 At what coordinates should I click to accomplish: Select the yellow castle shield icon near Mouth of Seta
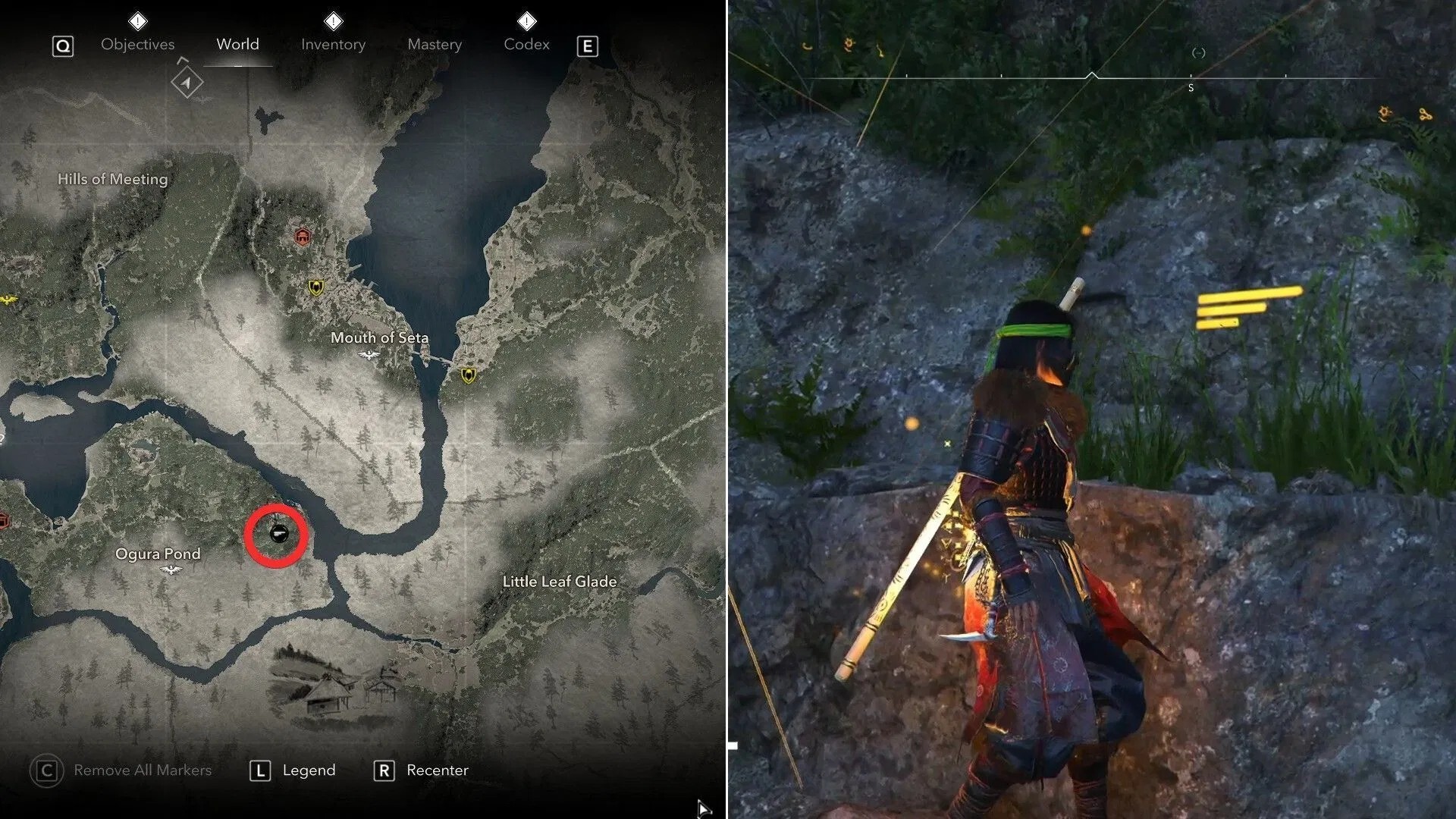click(315, 288)
